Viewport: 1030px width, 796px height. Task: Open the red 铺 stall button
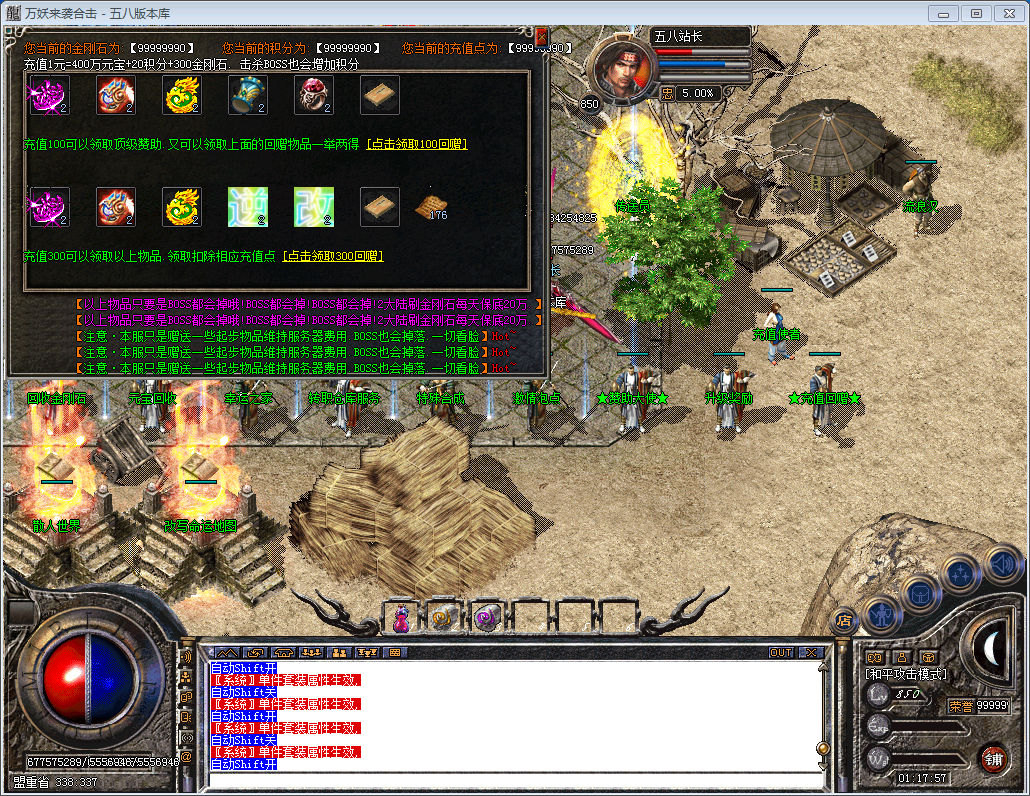tap(992, 758)
